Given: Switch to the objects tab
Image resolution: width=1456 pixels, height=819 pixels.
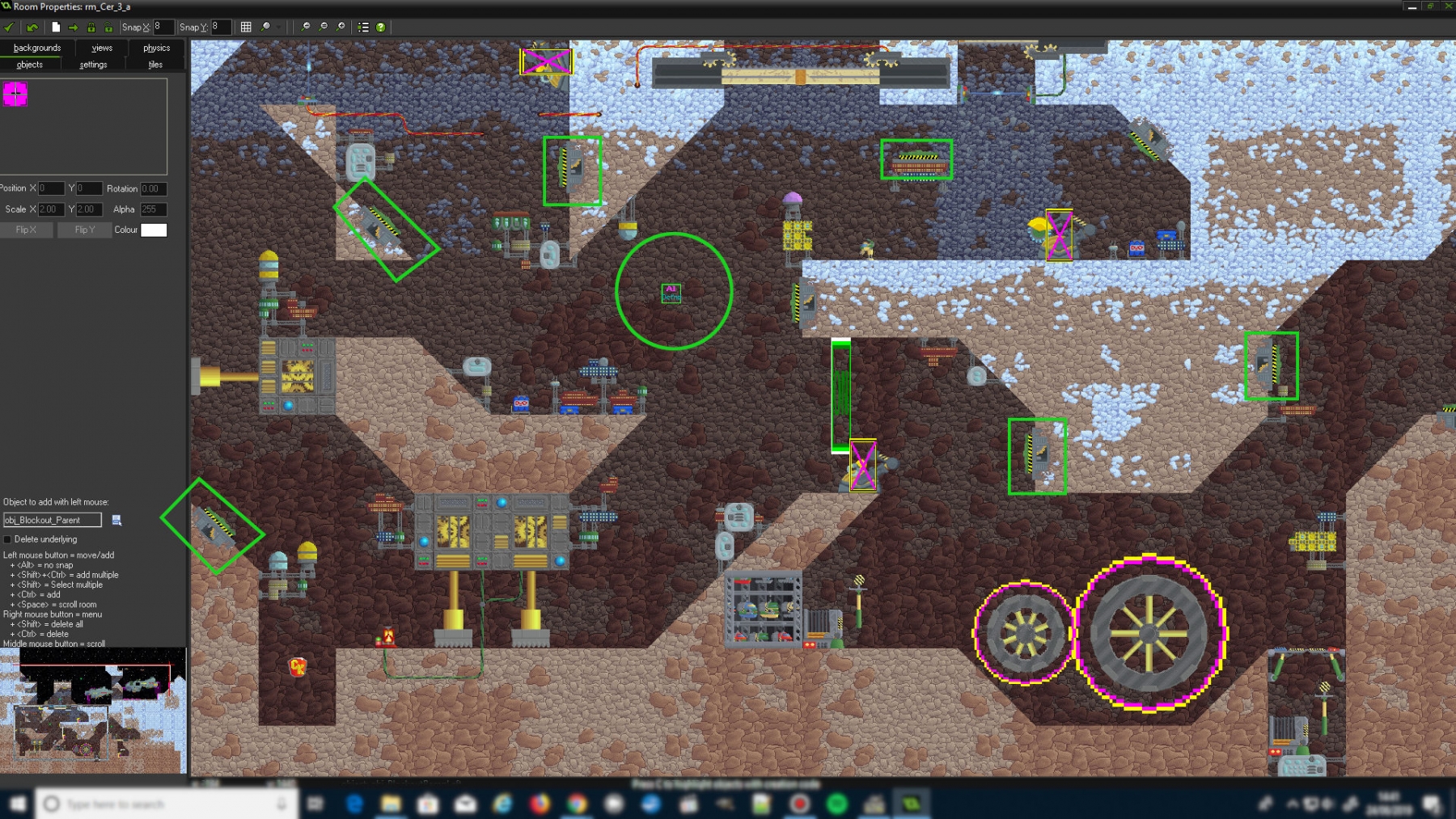Looking at the screenshot, I should (30, 65).
